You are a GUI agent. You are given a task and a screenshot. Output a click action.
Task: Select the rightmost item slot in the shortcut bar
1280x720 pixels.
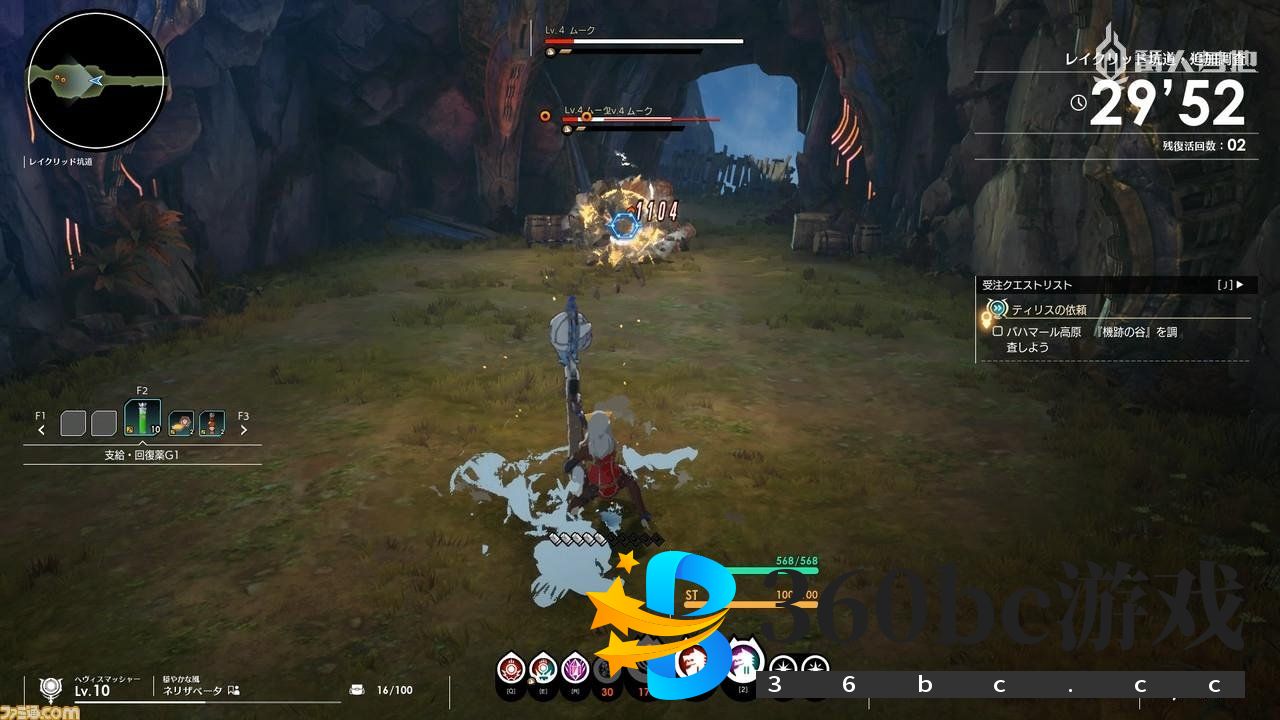212,424
